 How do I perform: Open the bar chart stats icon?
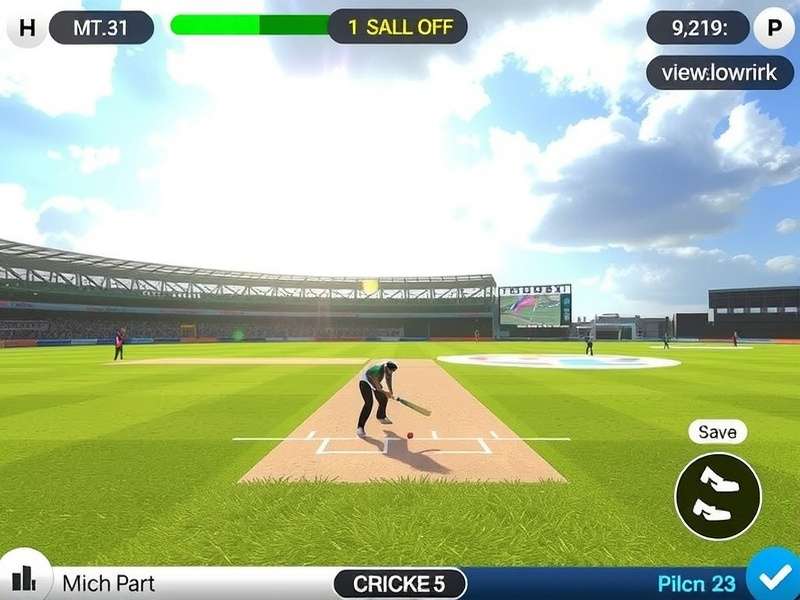tap(23, 577)
